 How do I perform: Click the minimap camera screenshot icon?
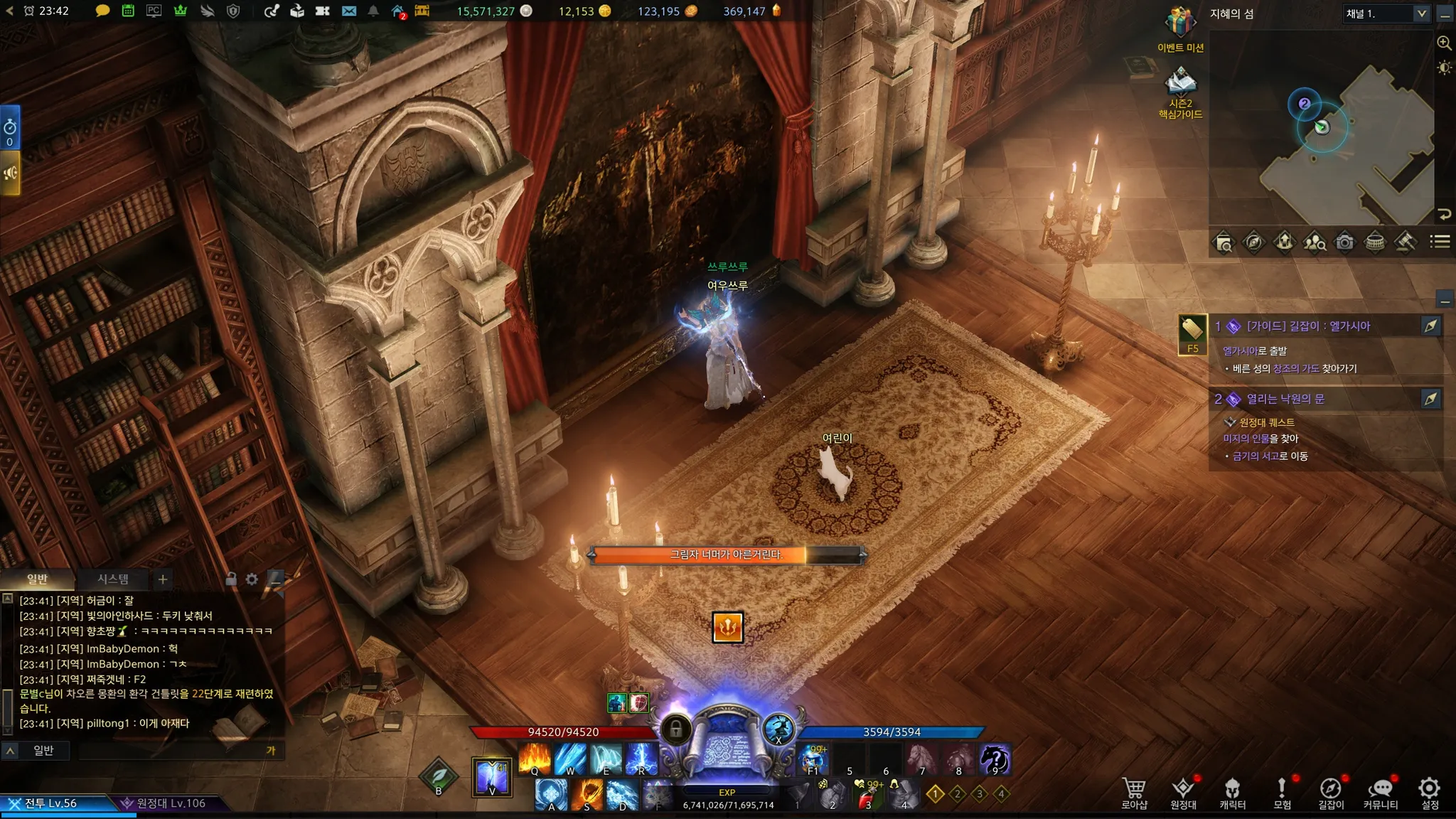1344,242
